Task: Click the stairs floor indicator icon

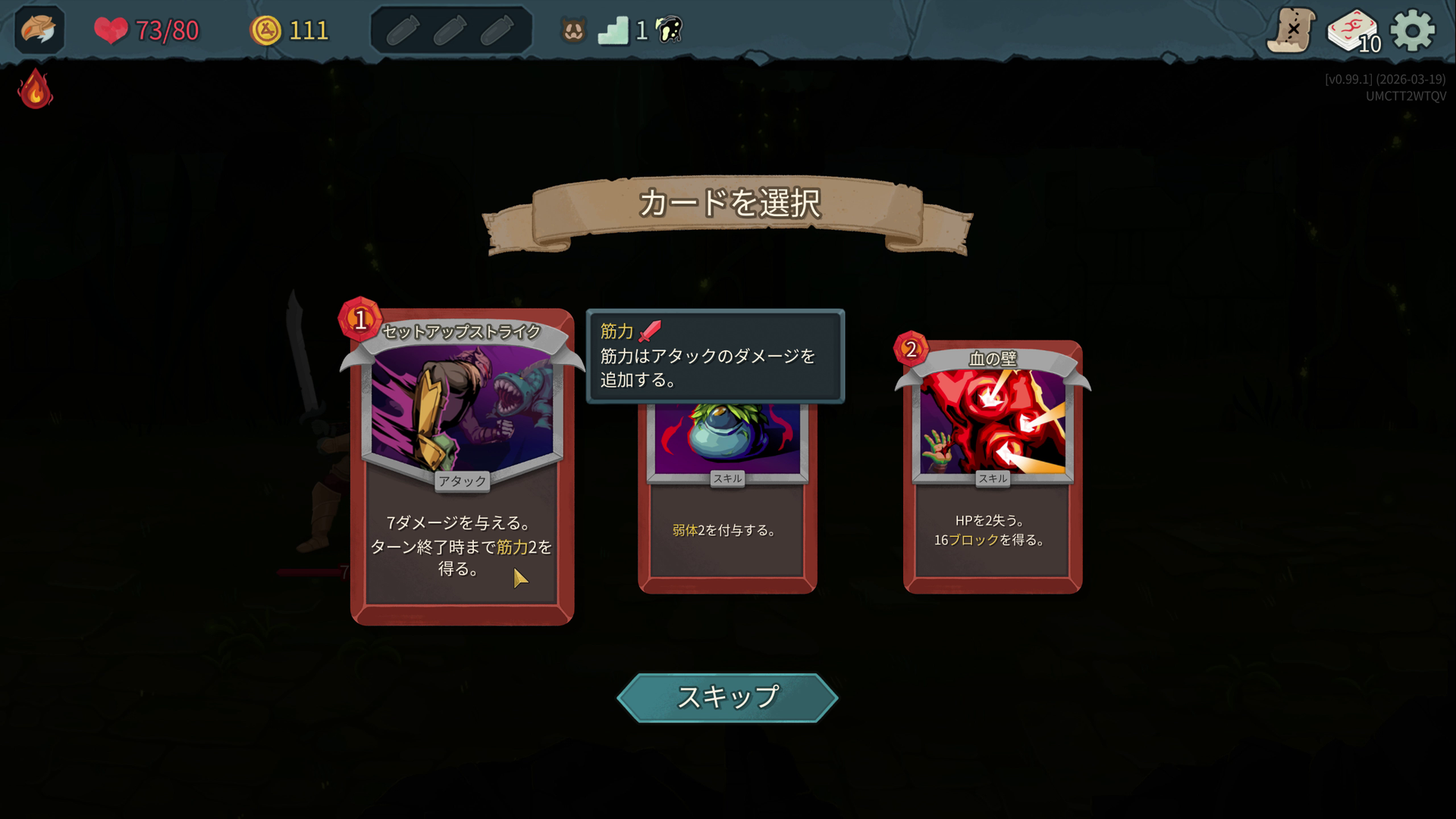Action: (614, 30)
